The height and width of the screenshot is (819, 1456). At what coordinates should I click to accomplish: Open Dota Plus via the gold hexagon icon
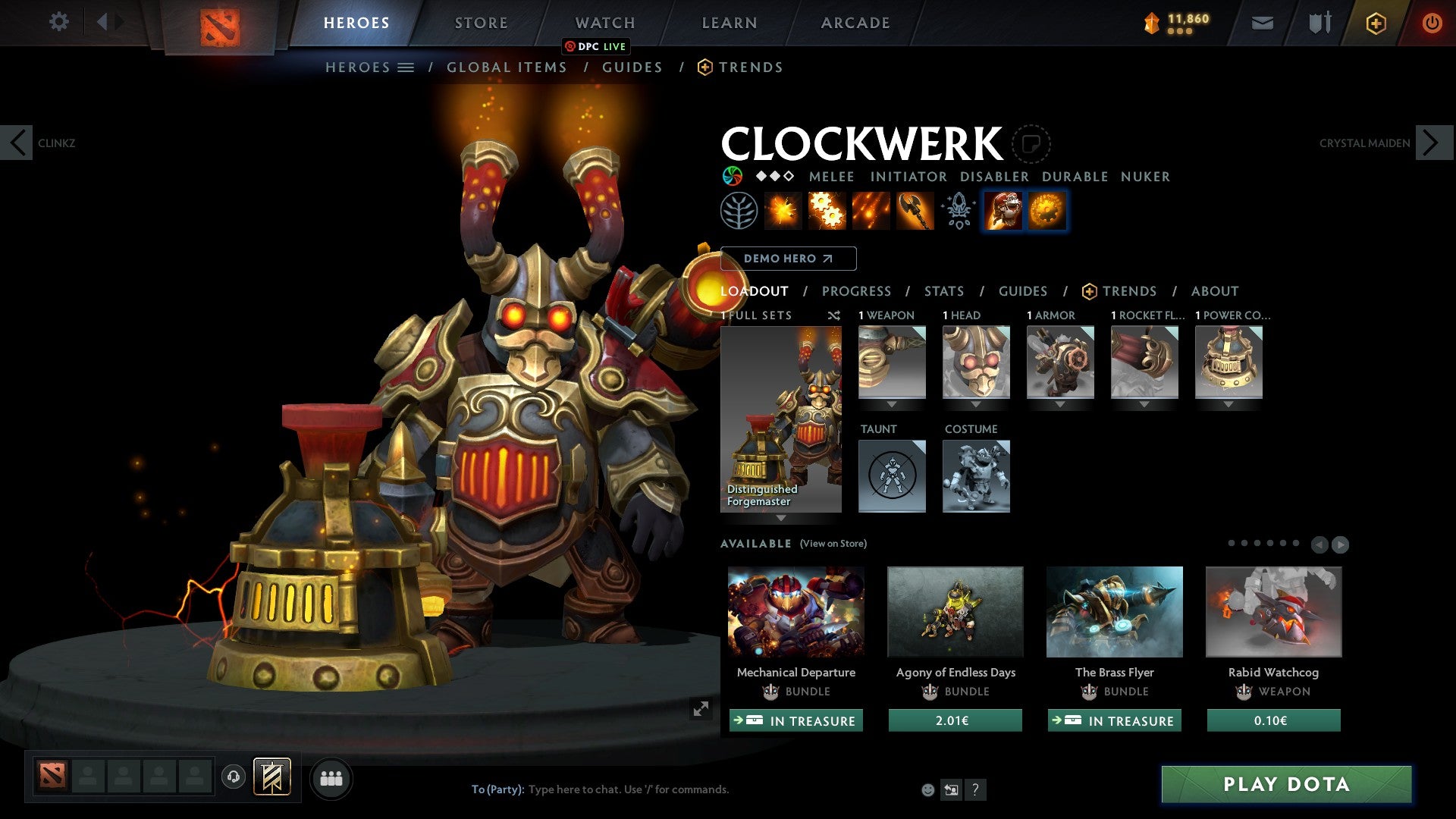tap(1376, 23)
